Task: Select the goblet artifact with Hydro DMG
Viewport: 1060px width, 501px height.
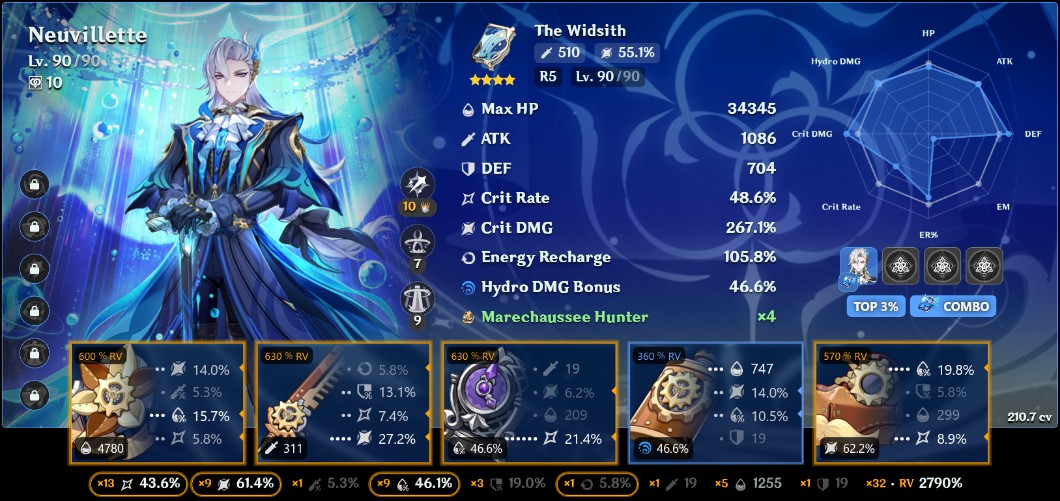Action: pos(715,403)
